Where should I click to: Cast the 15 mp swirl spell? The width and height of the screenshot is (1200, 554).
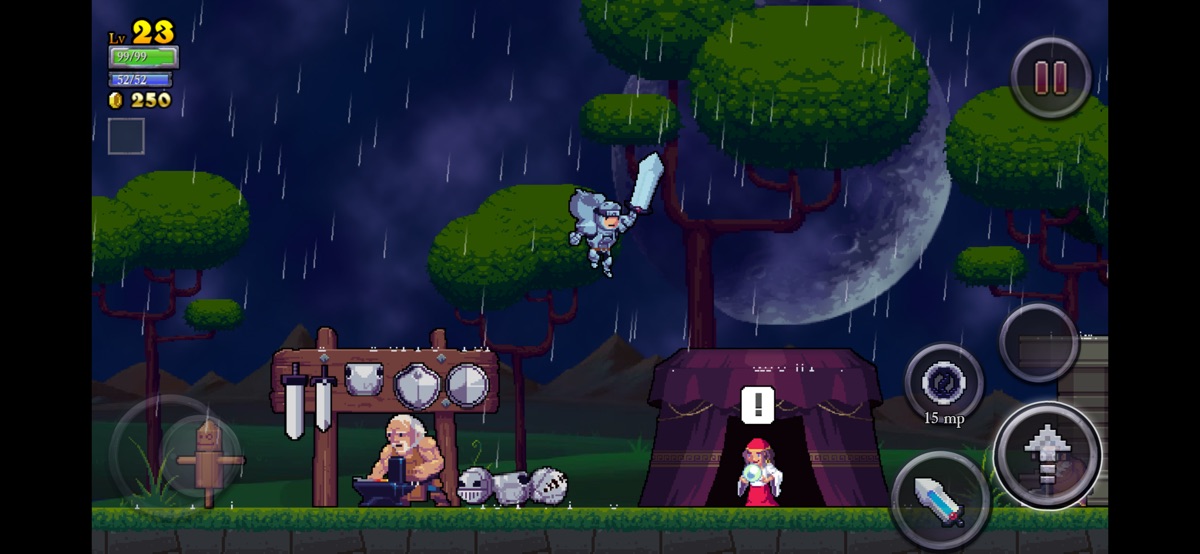tap(943, 381)
